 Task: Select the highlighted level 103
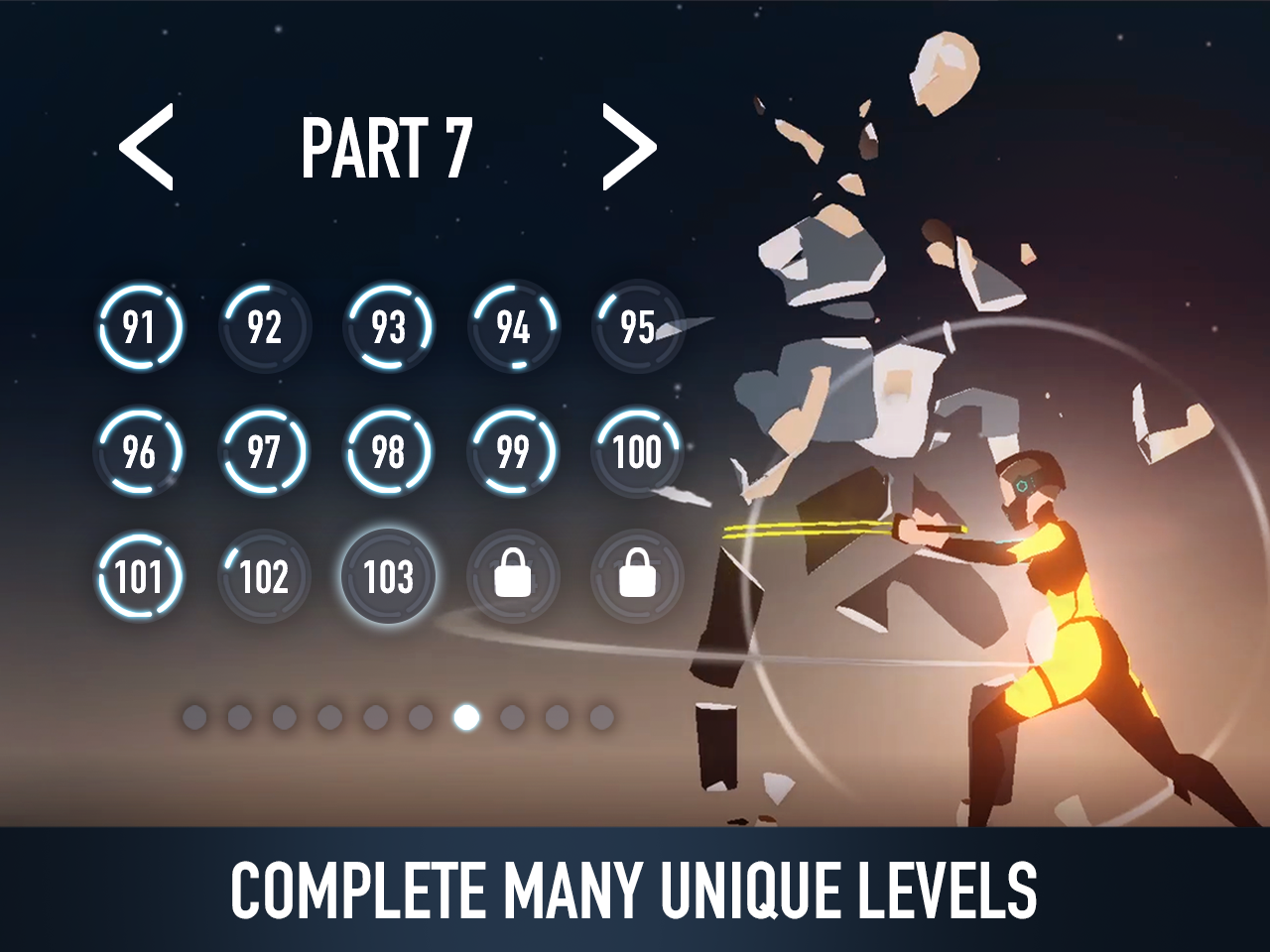coord(389,575)
